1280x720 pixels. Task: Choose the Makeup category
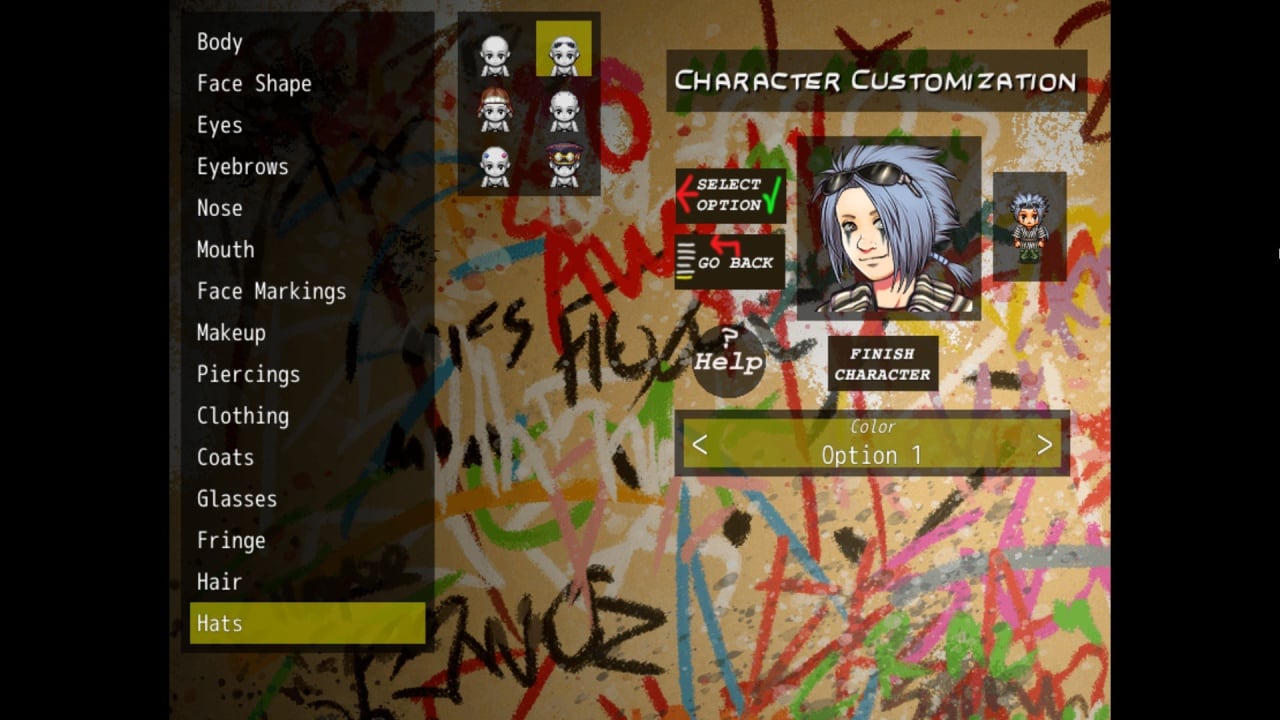(231, 333)
